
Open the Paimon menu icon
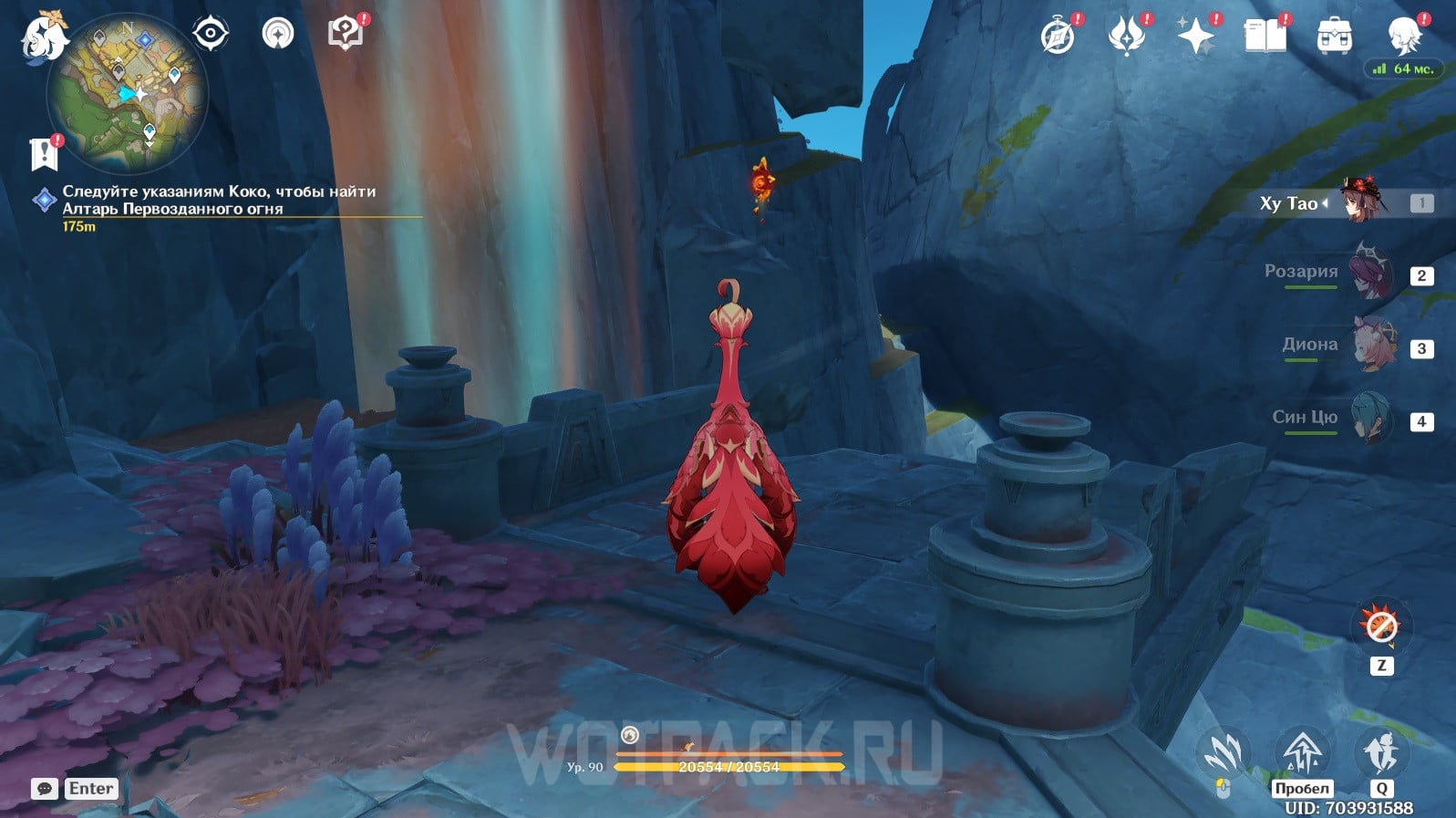click(x=45, y=37)
